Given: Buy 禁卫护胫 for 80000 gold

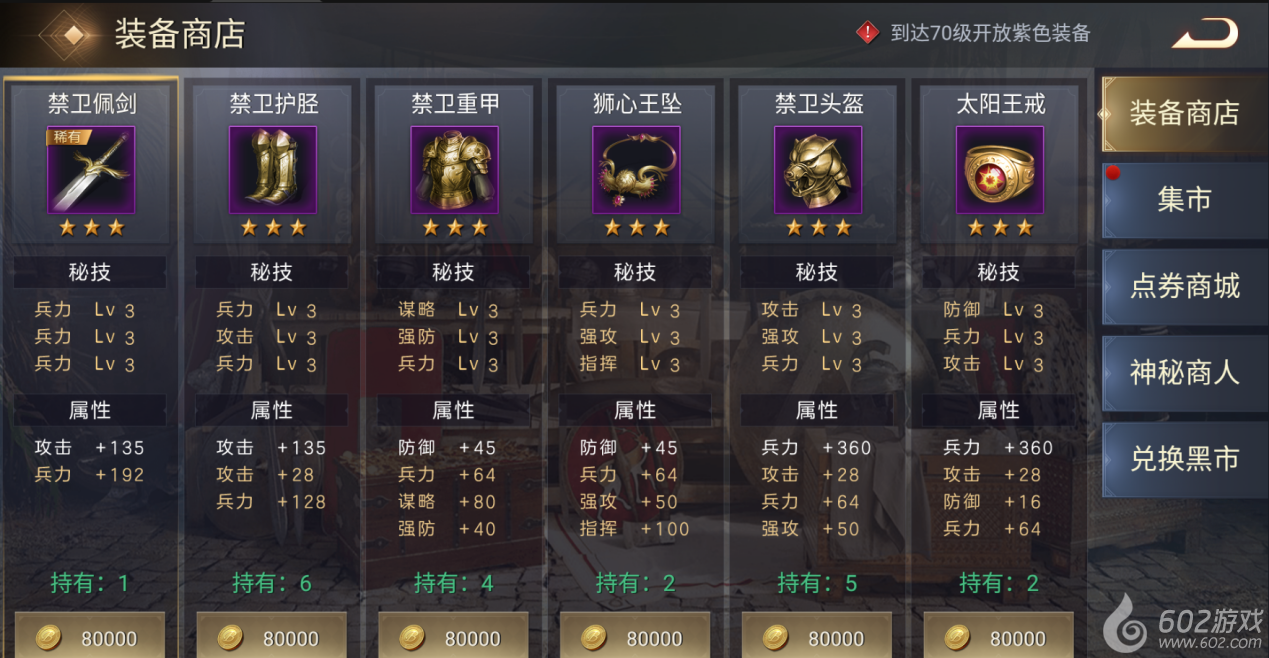Looking at the screenshot, I should click(x=272, y=636).
